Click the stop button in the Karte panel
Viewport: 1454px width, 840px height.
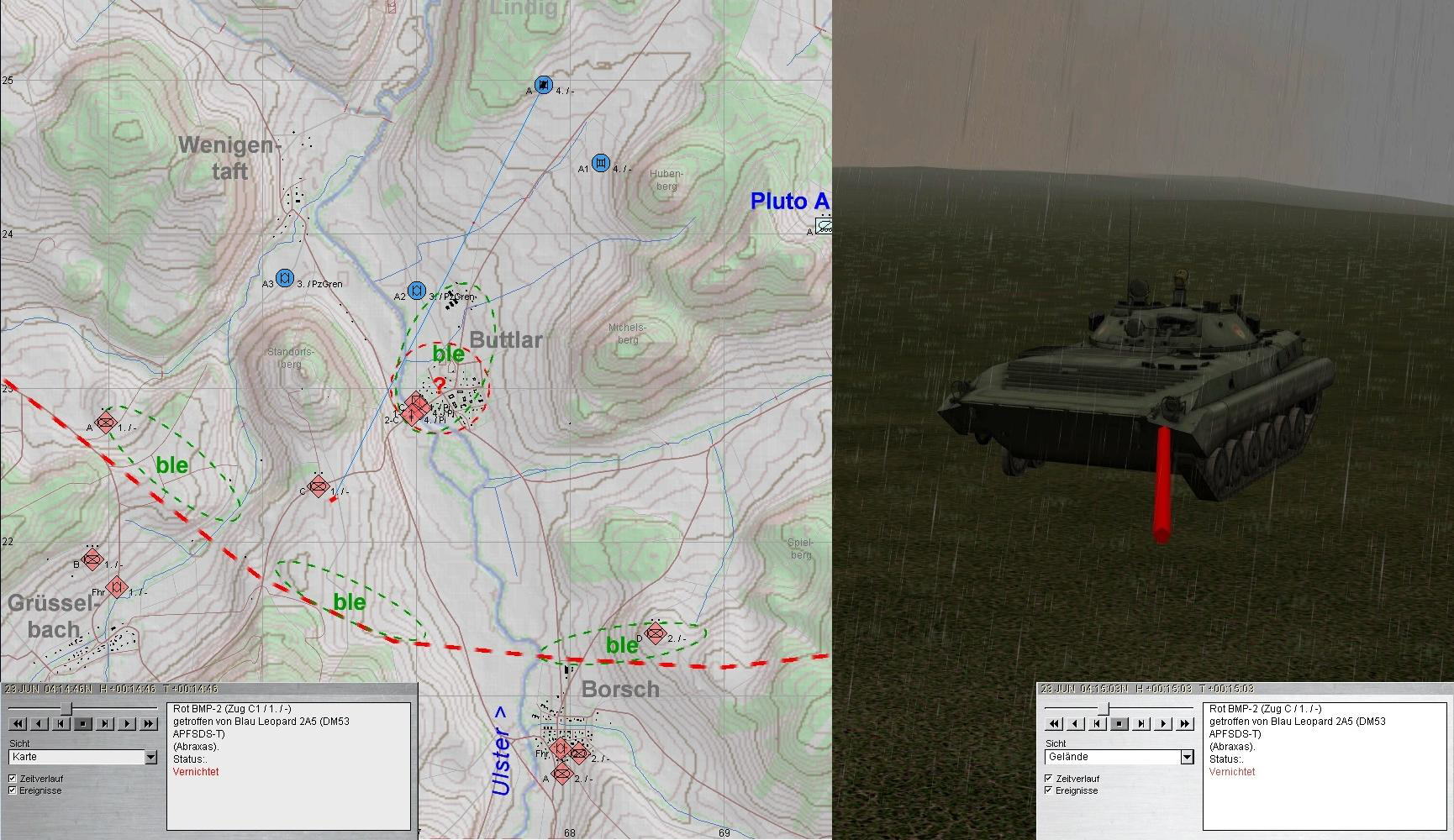tap(83, 723)
